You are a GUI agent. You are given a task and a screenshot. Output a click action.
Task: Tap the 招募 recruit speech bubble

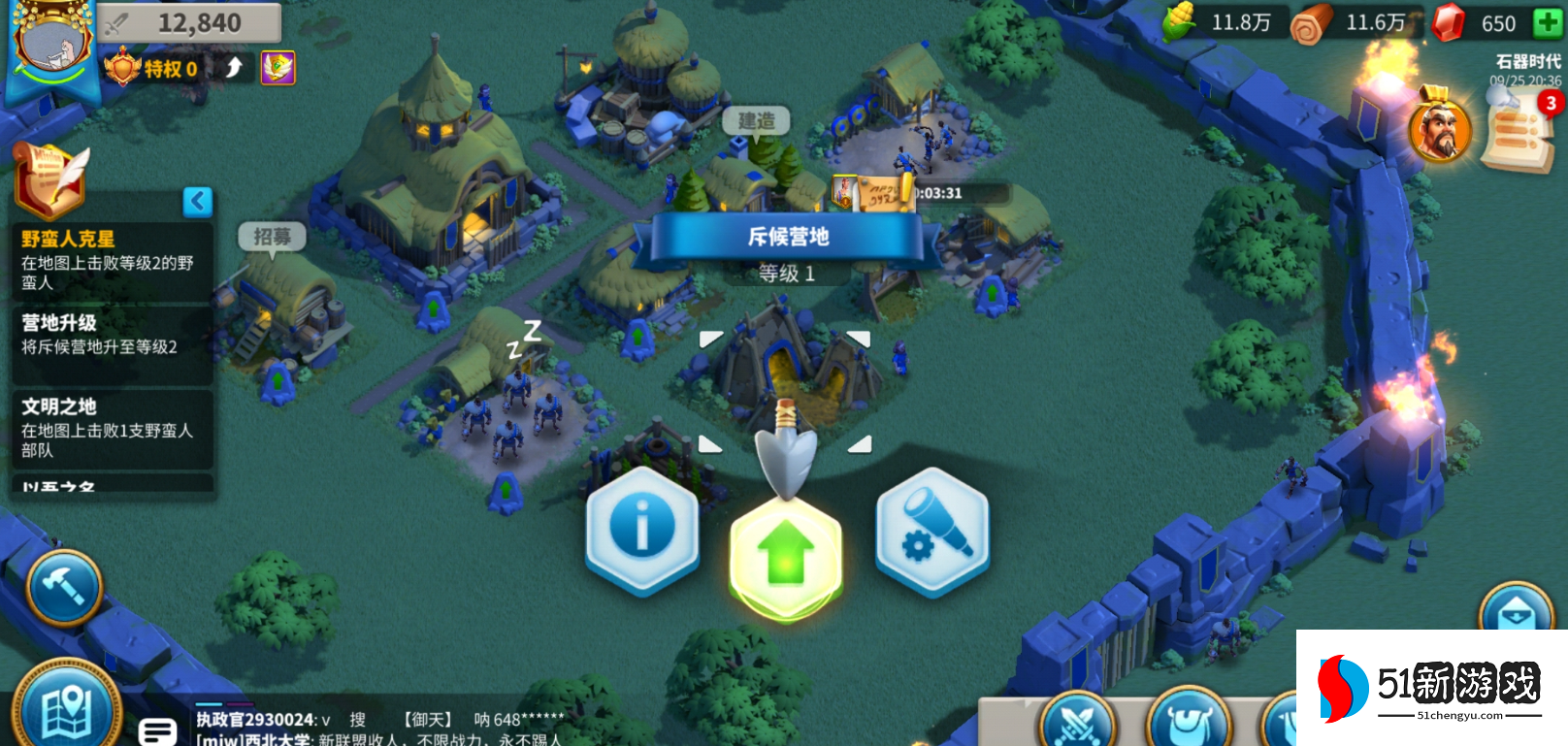(273, 237)
